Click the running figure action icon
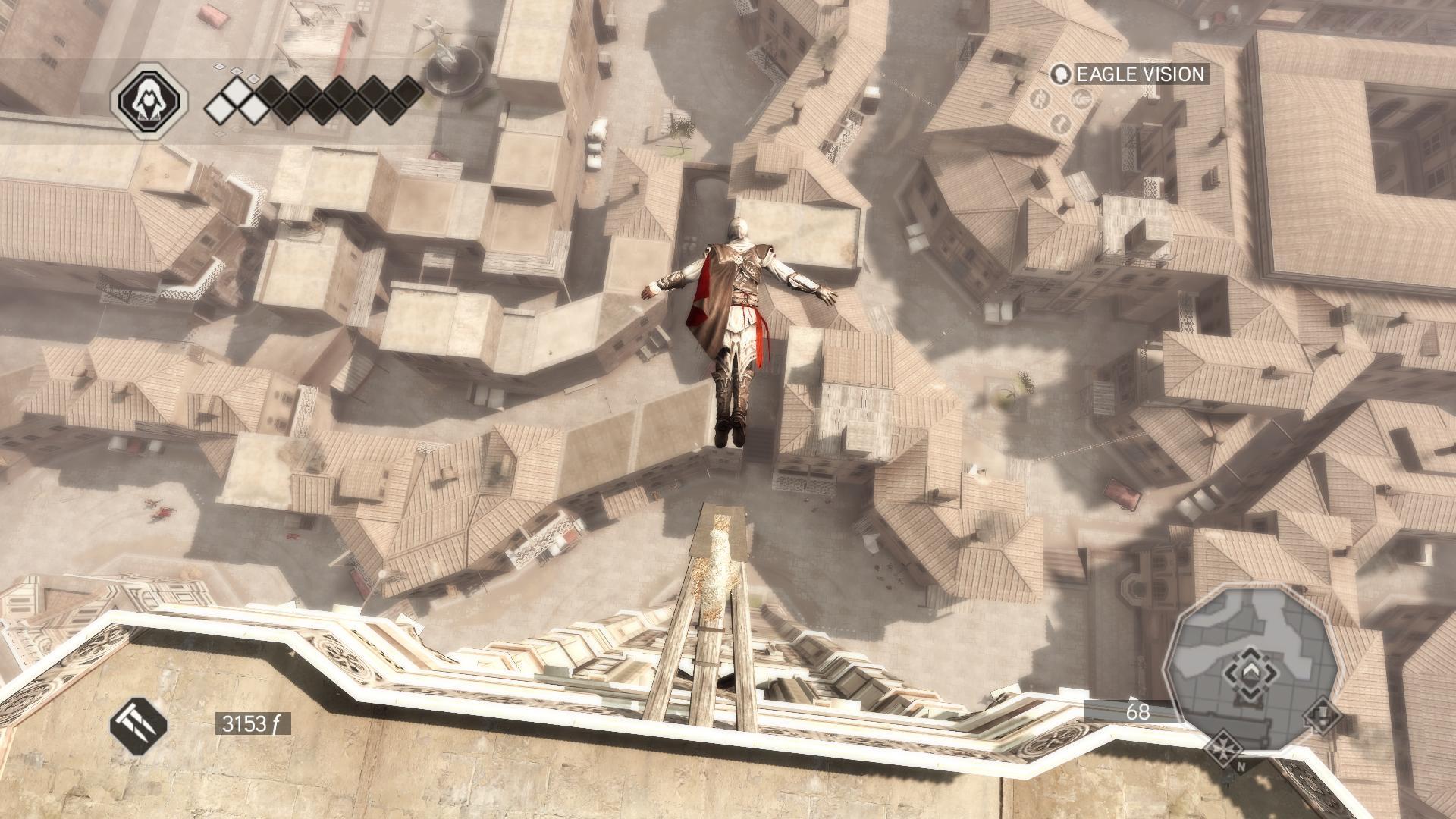This screenshot has width=1456, height=819. [1040, 99]
